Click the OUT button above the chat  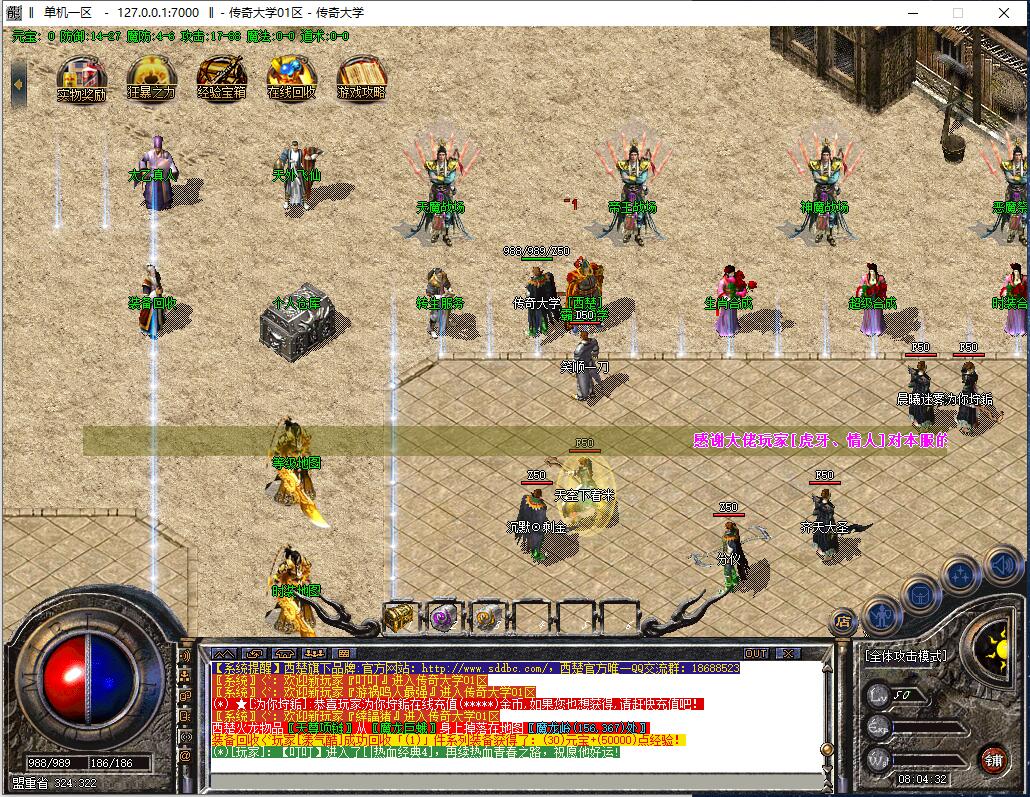pos(757,653)
